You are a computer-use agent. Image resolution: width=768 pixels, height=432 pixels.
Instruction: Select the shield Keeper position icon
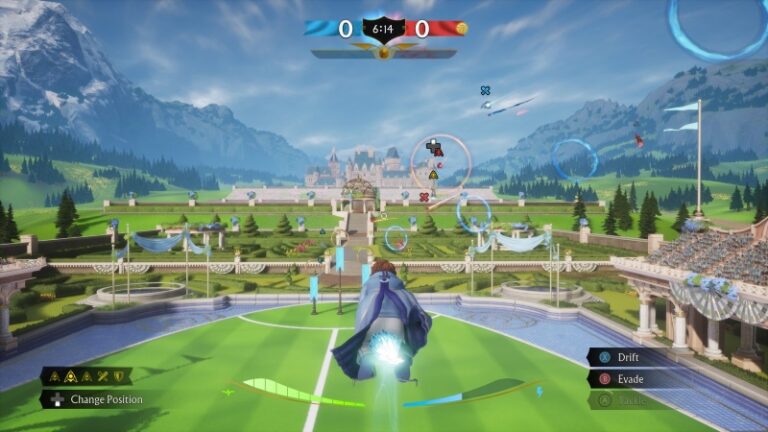tap(119, 376)
